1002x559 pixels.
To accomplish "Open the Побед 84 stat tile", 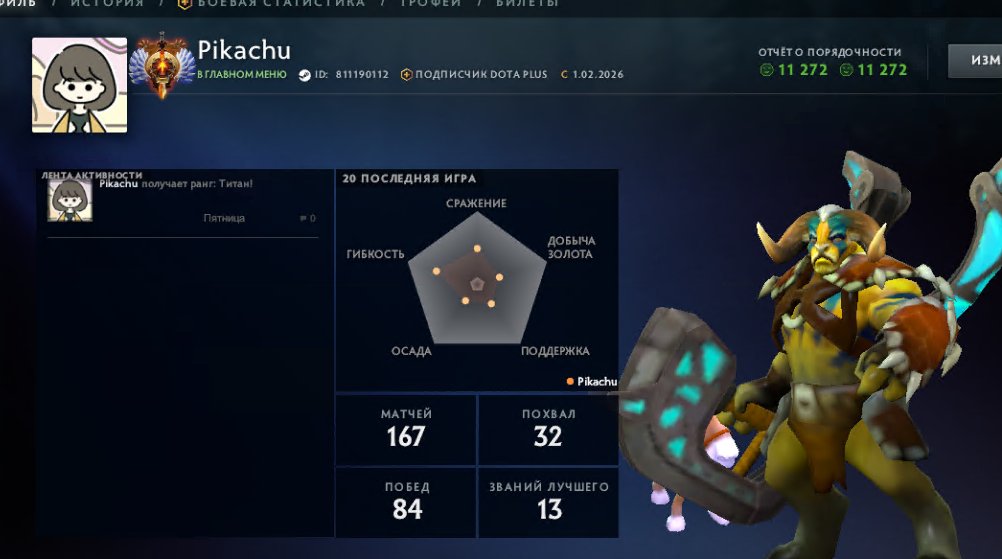I will (x=406, y=502).
